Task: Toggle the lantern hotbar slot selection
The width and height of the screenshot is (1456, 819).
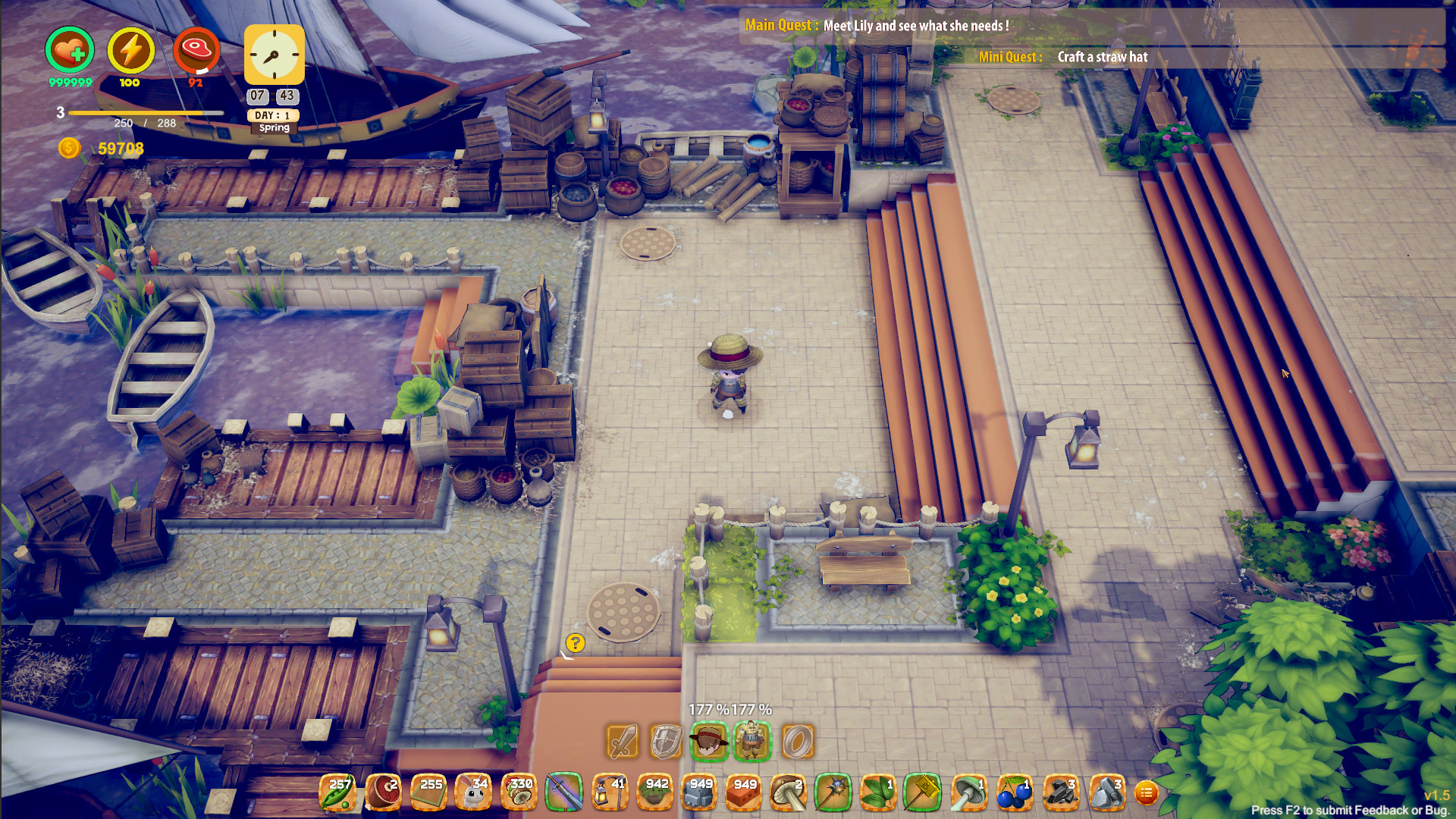Action: click(610, 792)
